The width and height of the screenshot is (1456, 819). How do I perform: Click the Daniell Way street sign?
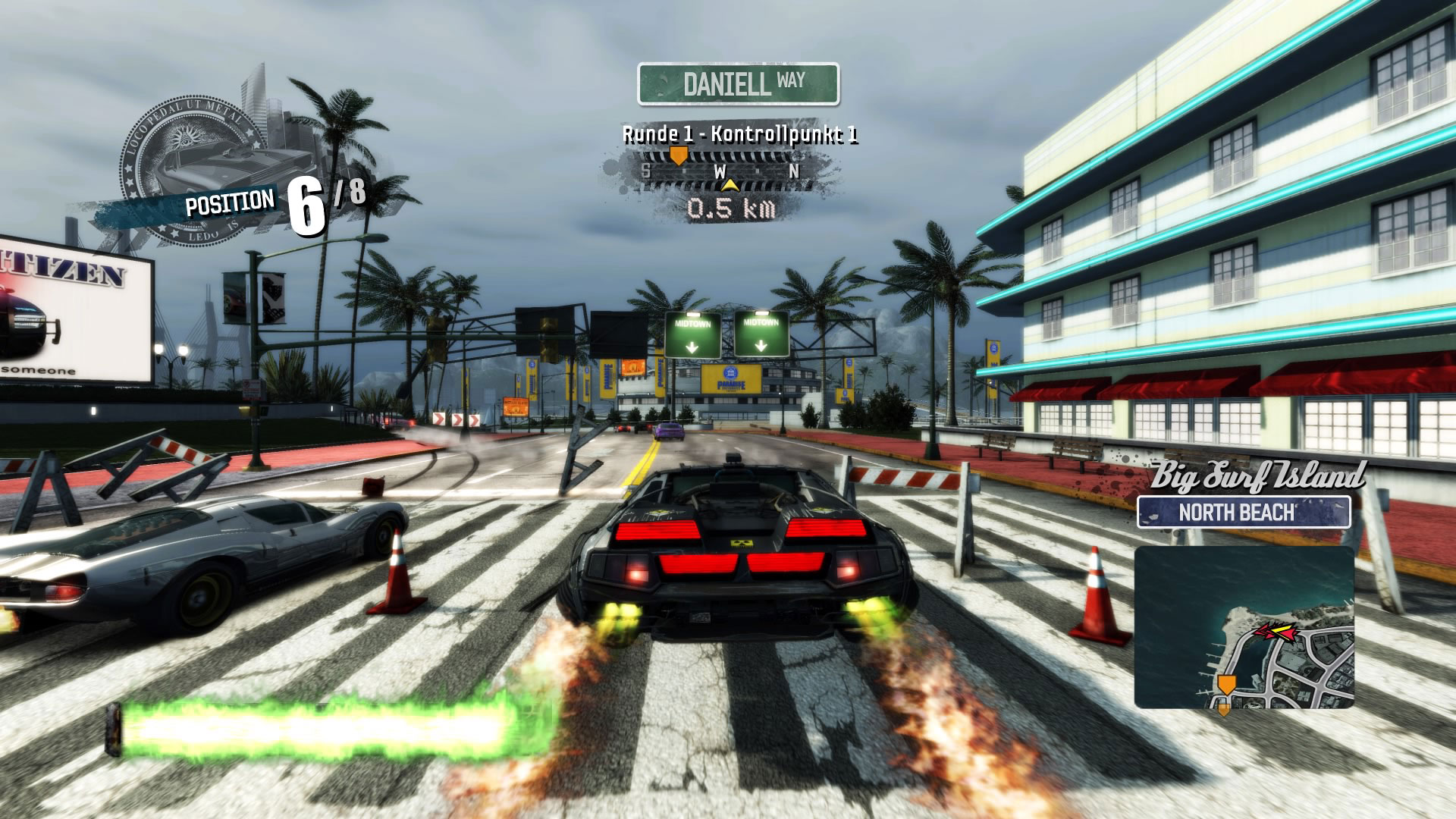[x=738, y=83]
